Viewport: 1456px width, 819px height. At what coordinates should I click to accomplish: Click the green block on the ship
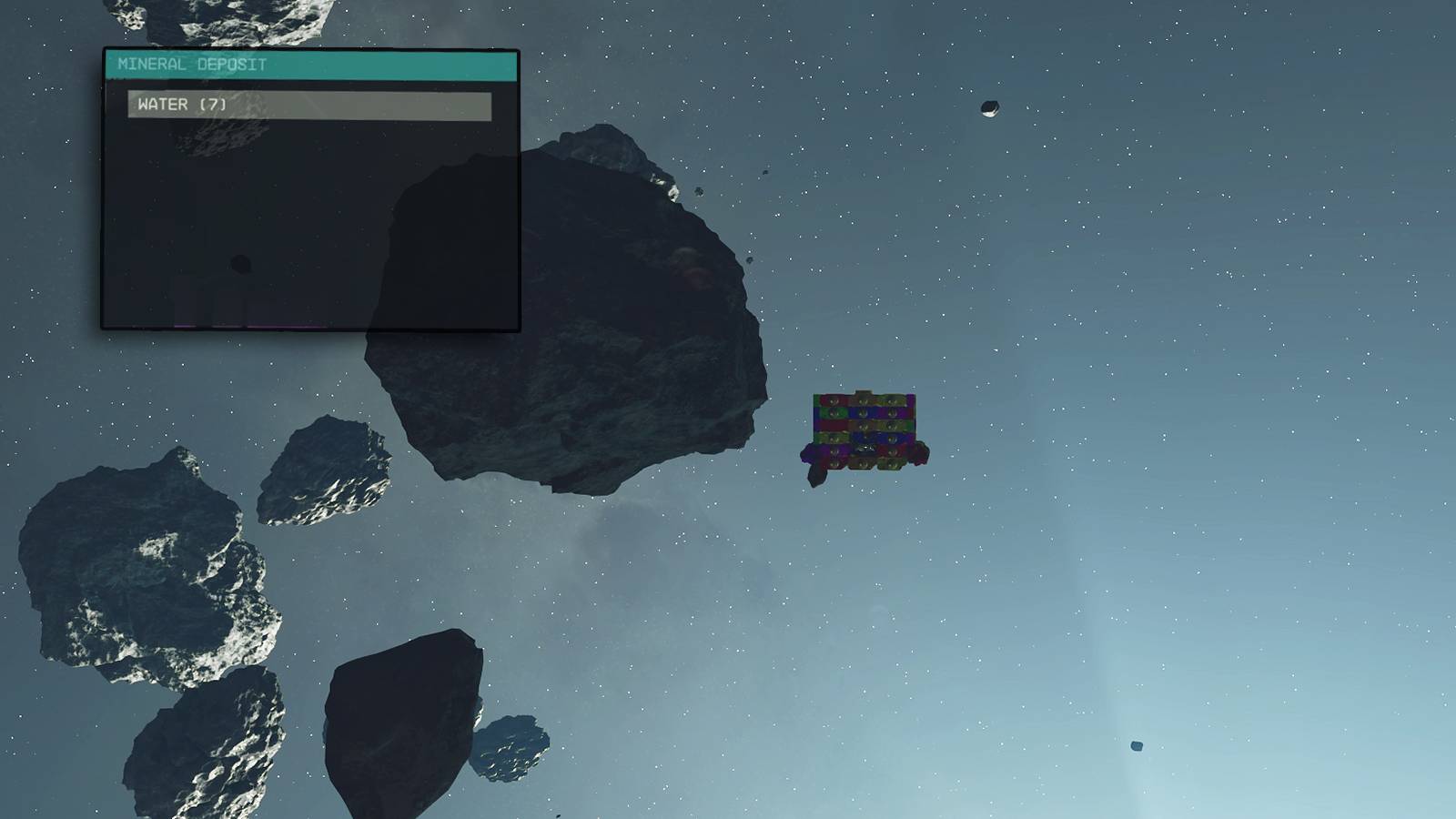(x=834, y=412)
